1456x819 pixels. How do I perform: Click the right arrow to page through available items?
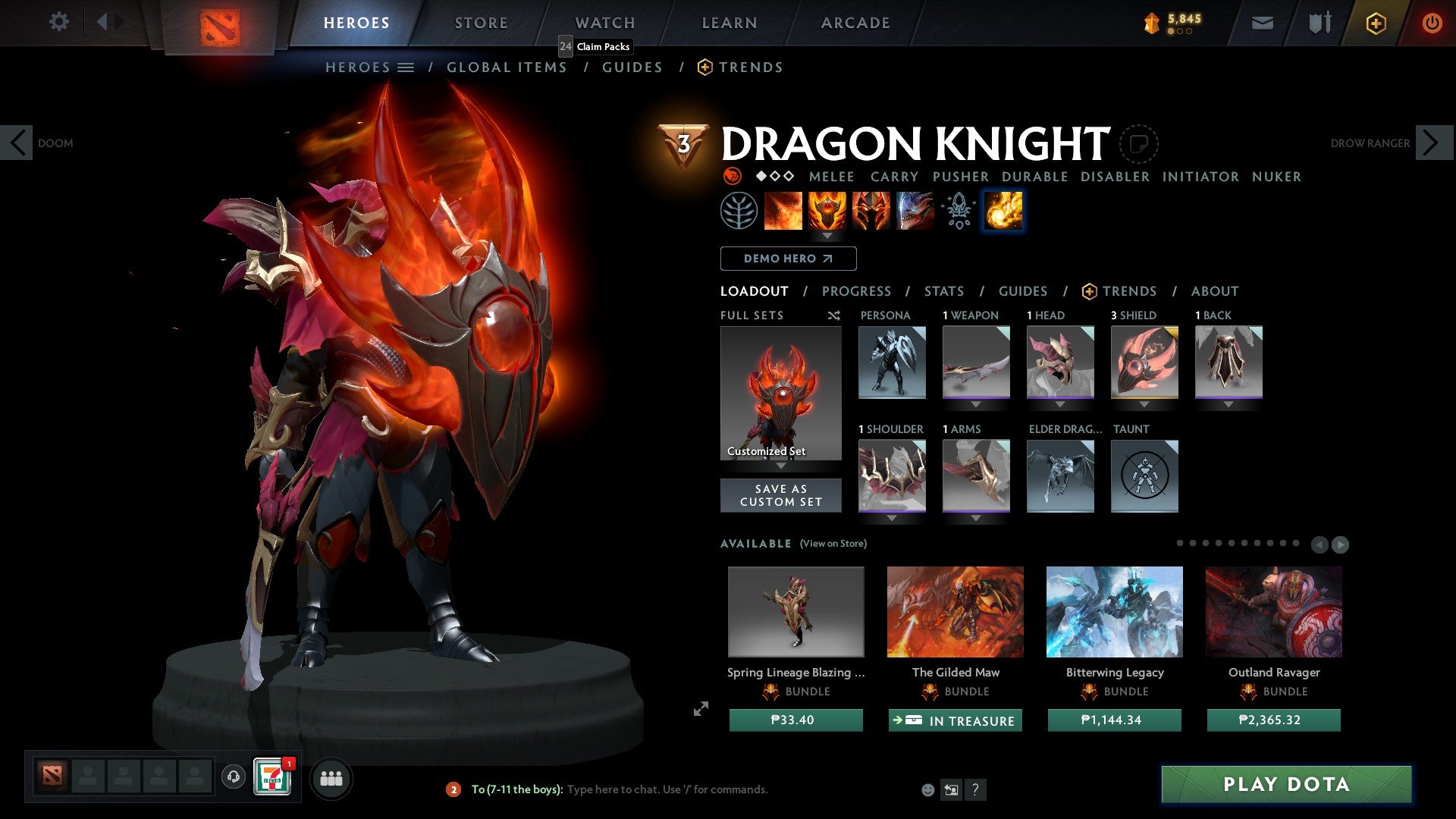[1341, 544]
